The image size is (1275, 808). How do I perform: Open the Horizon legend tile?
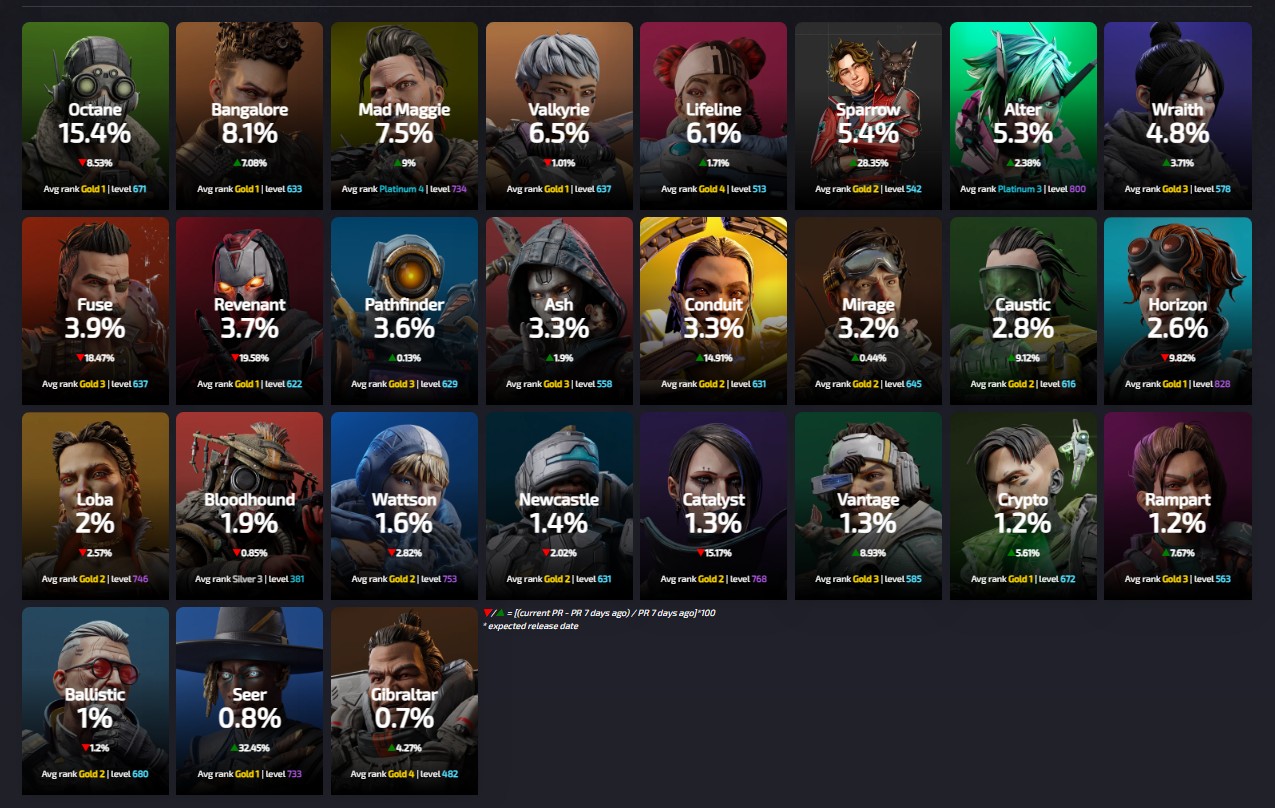pos(1177,311)
